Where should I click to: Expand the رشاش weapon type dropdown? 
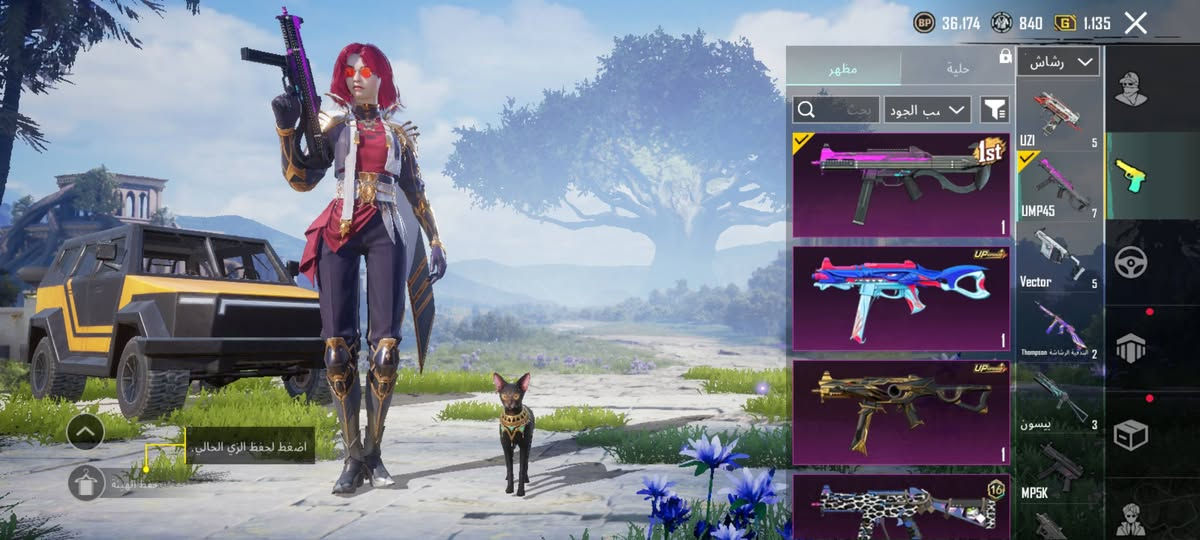(x=1058, y=62)
